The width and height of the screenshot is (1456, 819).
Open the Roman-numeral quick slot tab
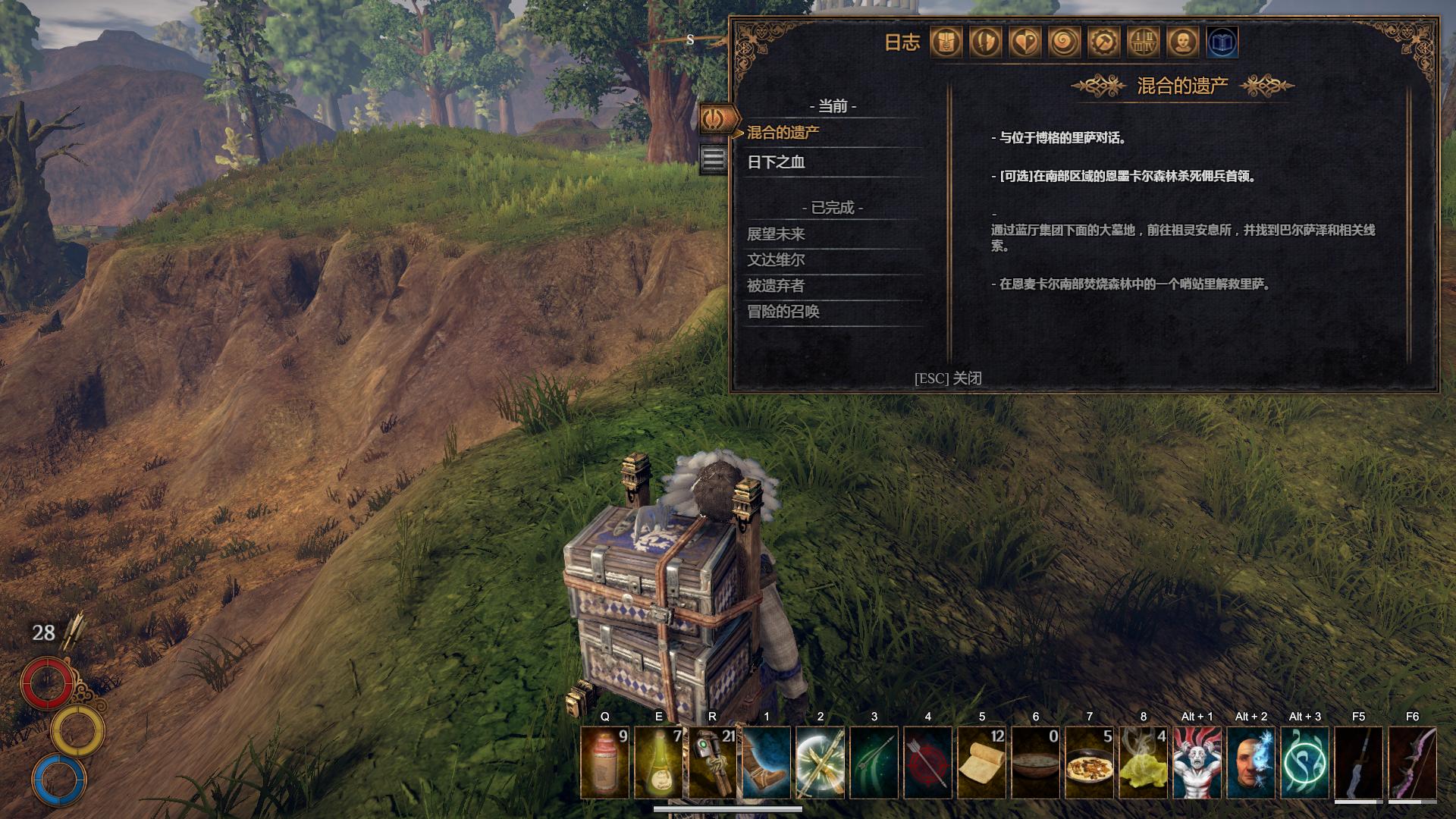coord(1143,42)
